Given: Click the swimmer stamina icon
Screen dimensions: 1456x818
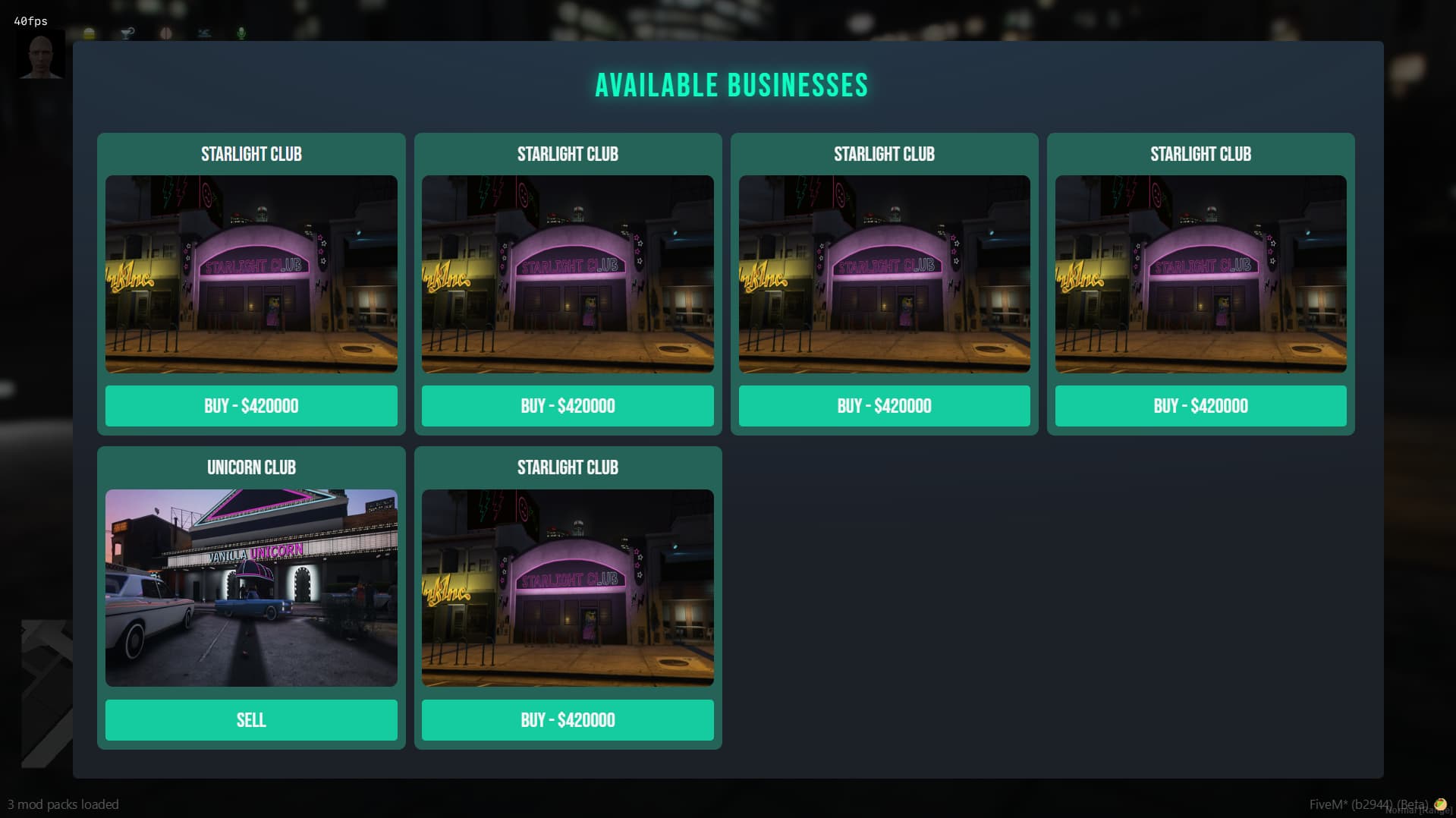Looking at the screenshot, I should point(203,33).
